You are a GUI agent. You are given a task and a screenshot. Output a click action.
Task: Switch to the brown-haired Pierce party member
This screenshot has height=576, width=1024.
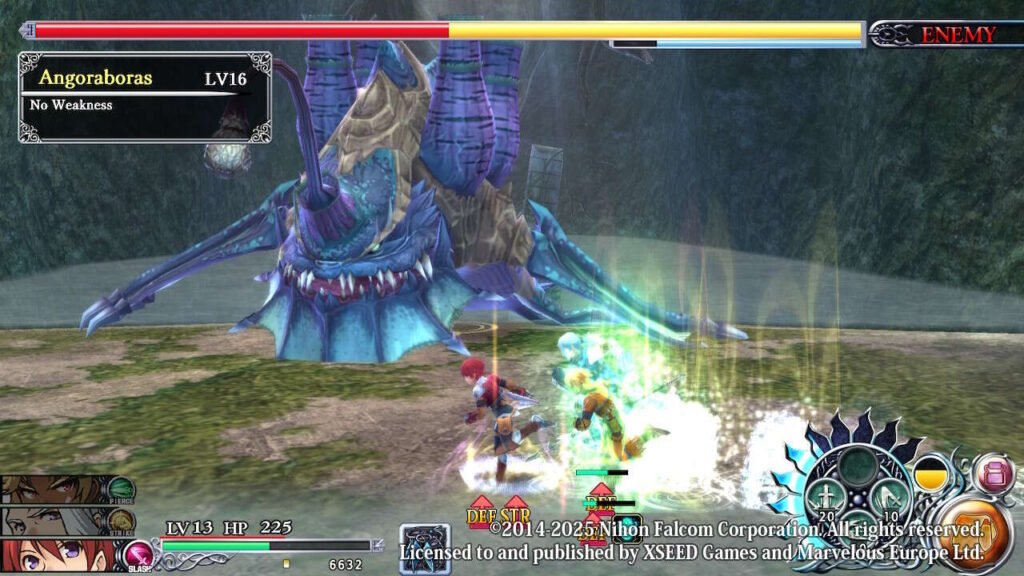coord(55,489)
